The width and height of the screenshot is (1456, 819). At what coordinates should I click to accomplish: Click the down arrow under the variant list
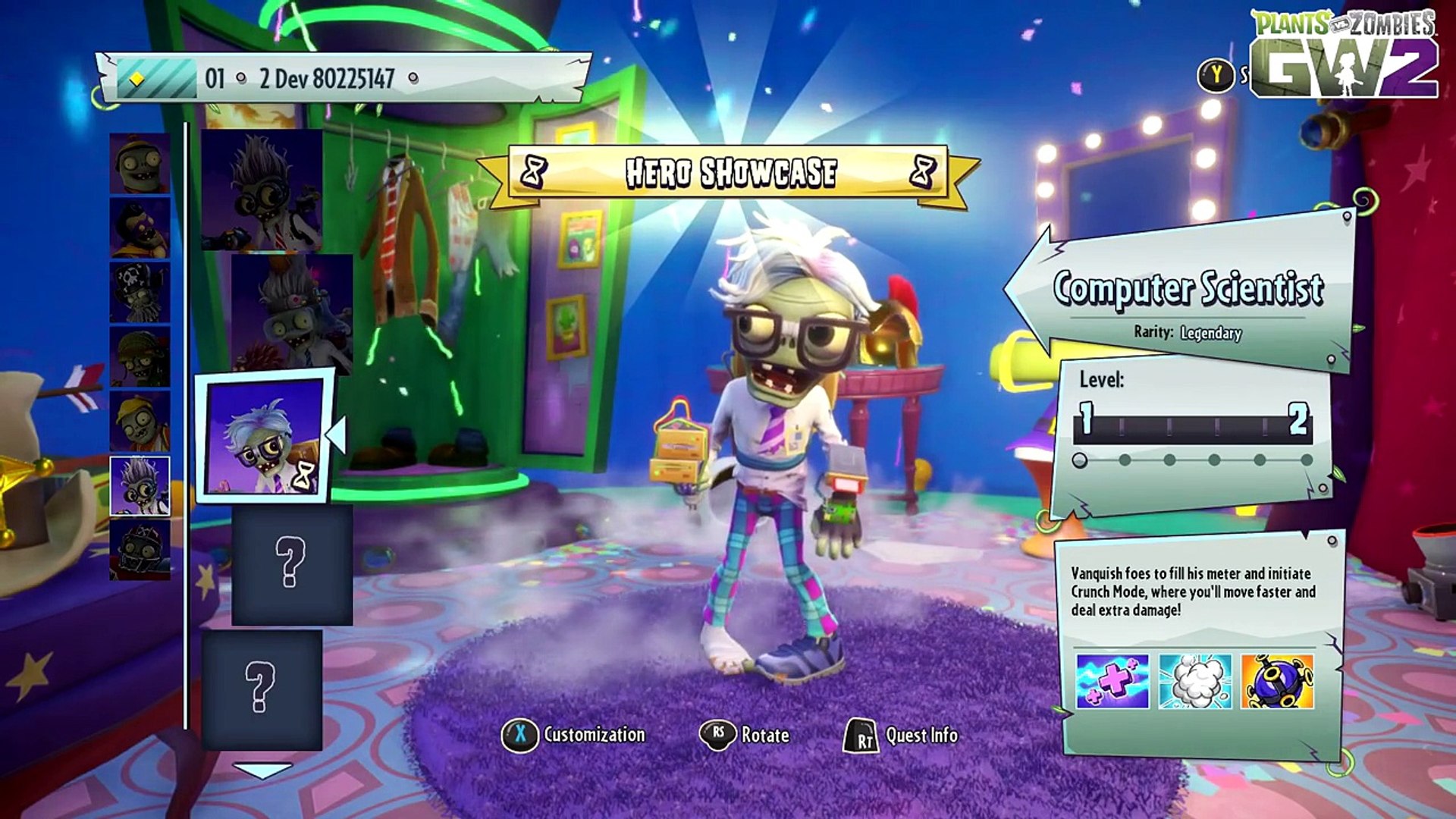coord(262,771)
